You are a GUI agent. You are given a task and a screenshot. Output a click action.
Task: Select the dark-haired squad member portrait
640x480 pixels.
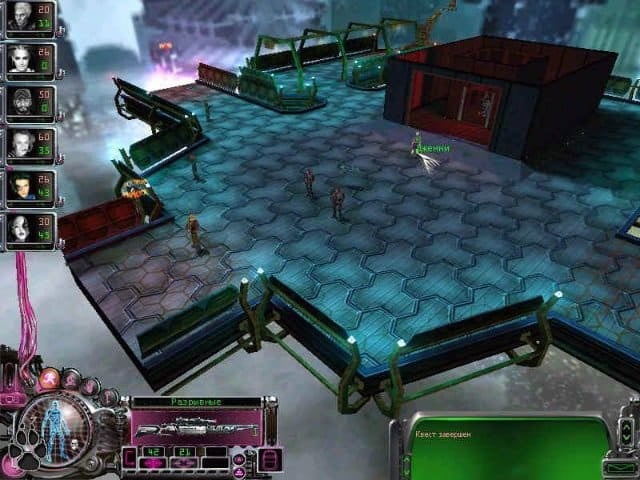[20, 187]
